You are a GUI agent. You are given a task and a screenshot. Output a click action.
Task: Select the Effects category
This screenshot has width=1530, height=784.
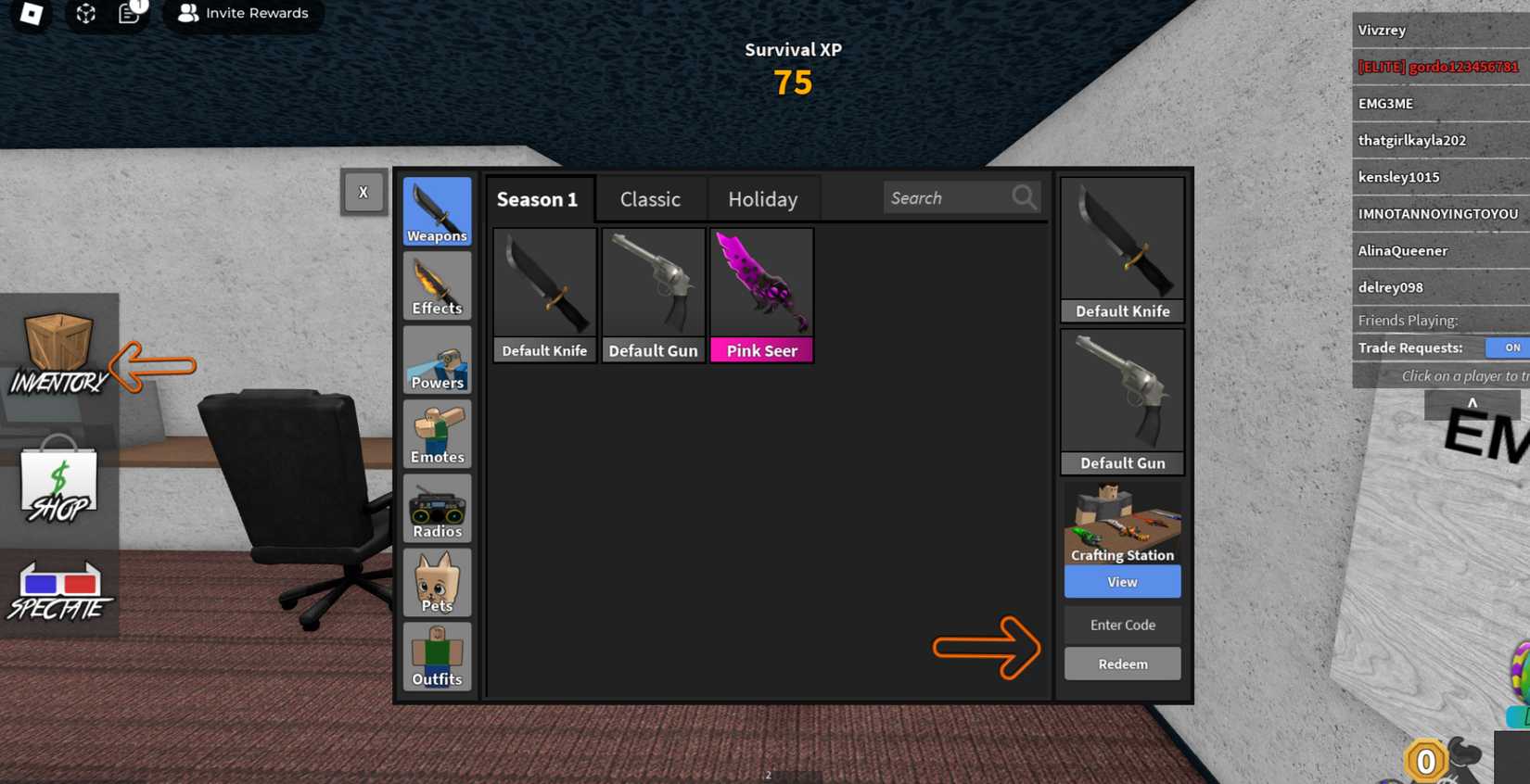point(436,285)
